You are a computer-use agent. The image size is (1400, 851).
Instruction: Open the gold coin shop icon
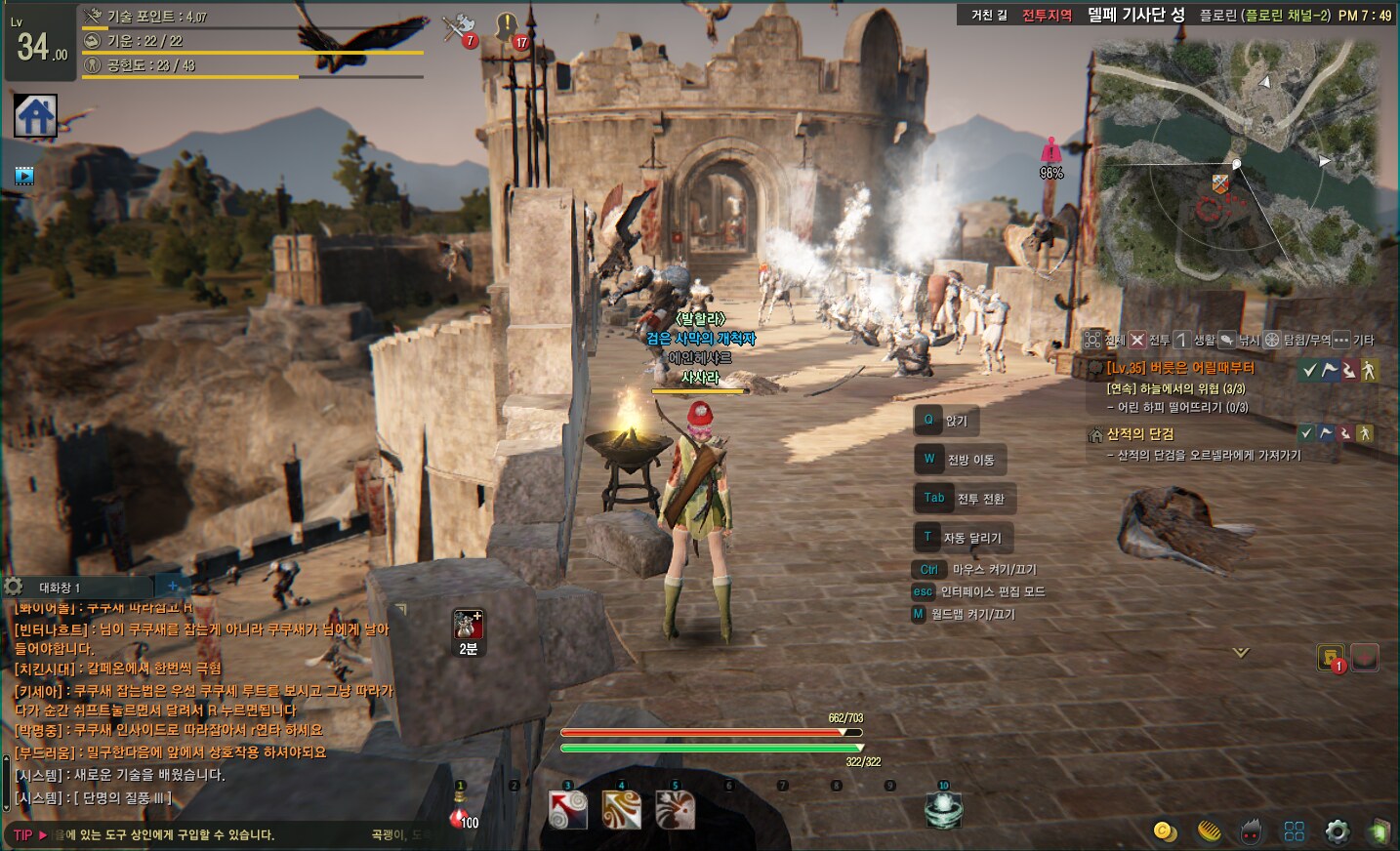coord(1164,831)
